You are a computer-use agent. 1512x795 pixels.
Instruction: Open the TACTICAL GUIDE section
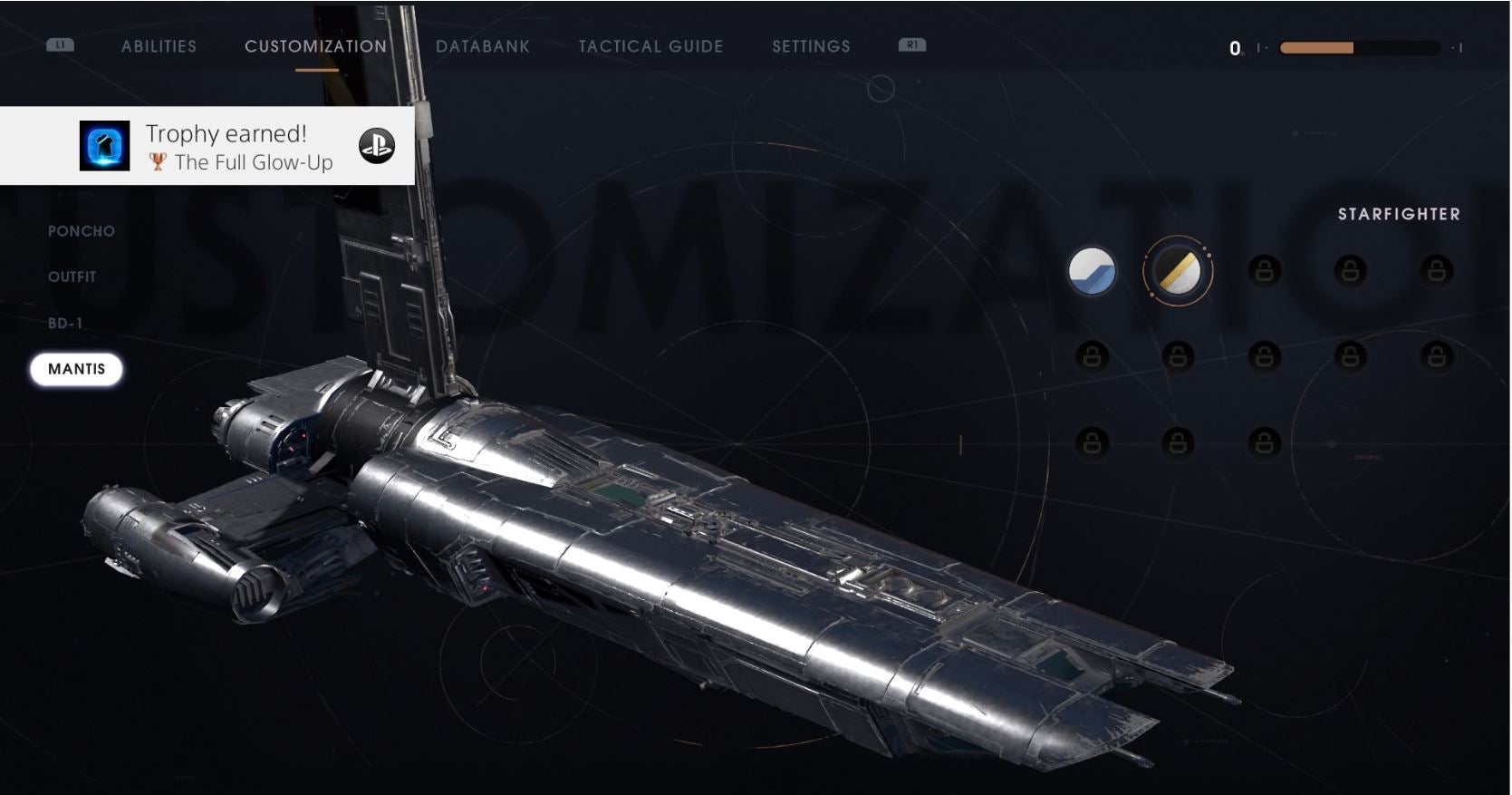(650, 46)
